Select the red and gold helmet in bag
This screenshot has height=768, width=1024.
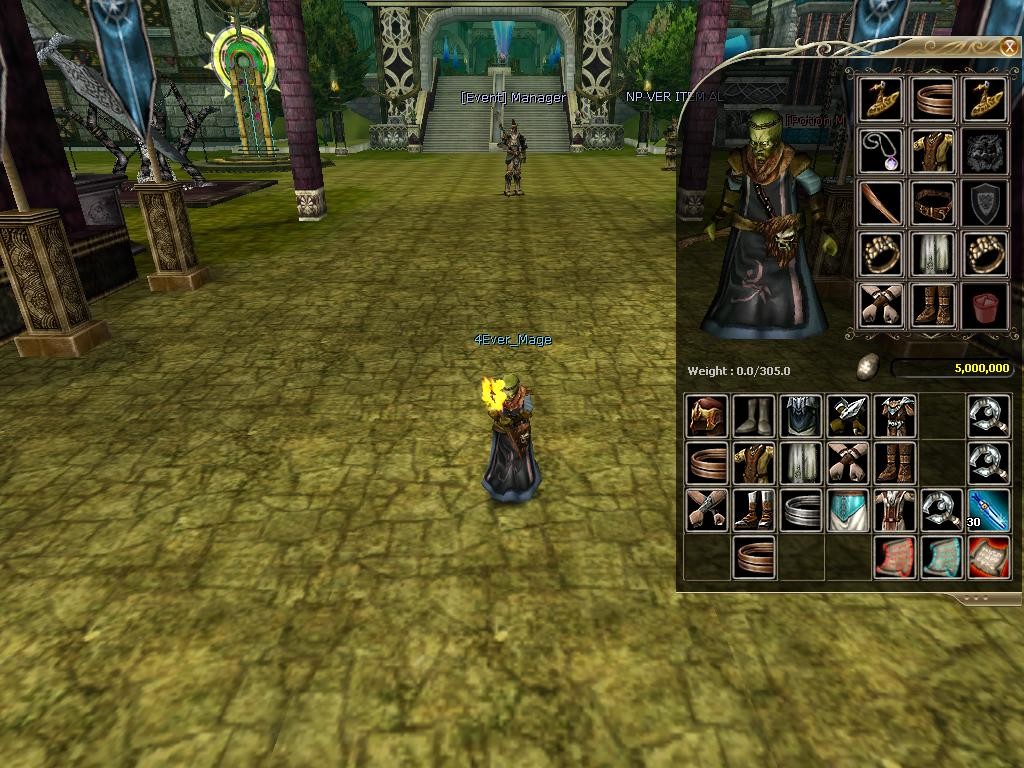(707, 416)
